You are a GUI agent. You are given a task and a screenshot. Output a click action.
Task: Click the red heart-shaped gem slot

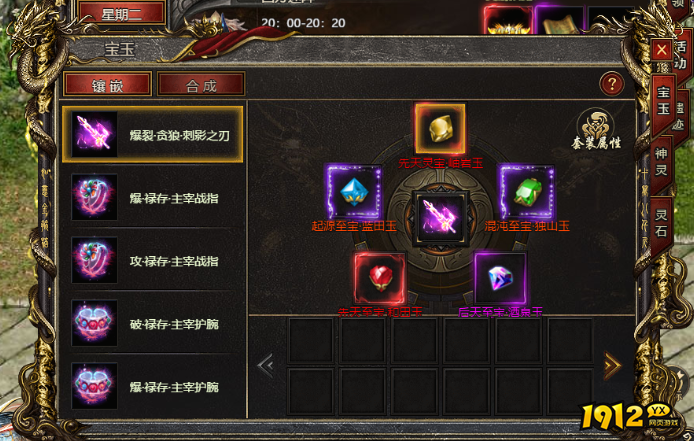tap(380, 278)
